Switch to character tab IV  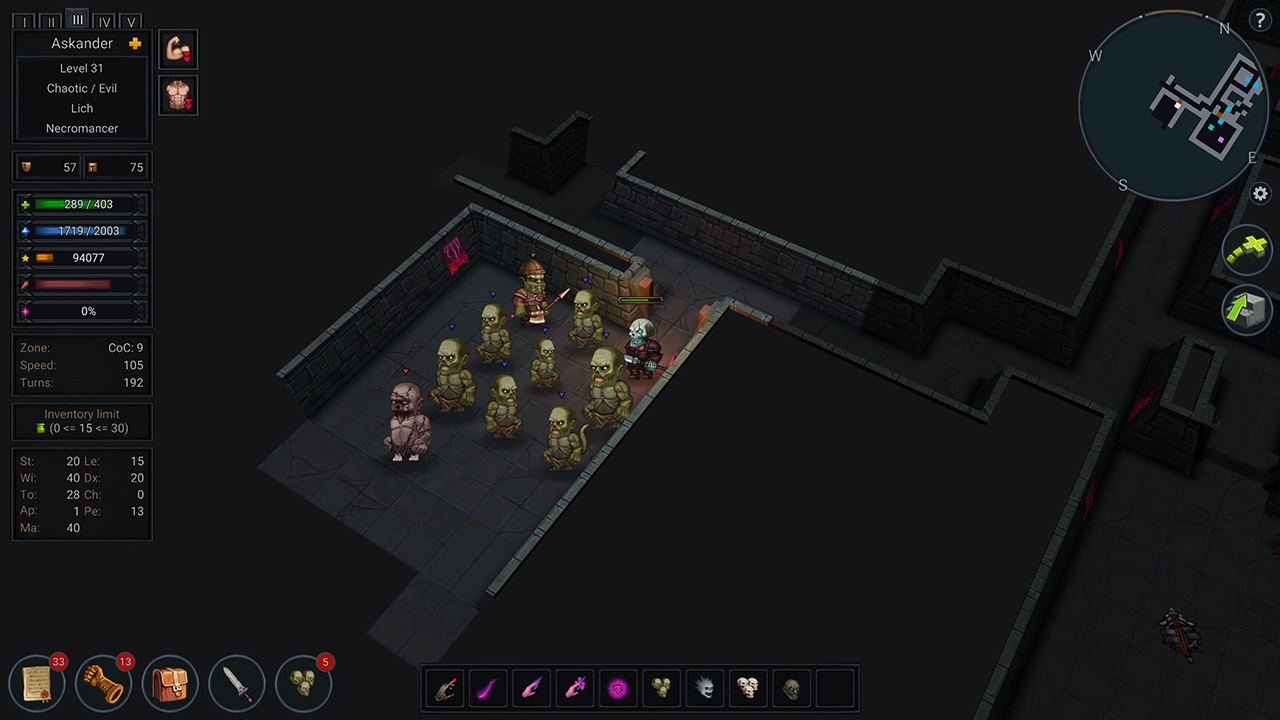point(104,21)
